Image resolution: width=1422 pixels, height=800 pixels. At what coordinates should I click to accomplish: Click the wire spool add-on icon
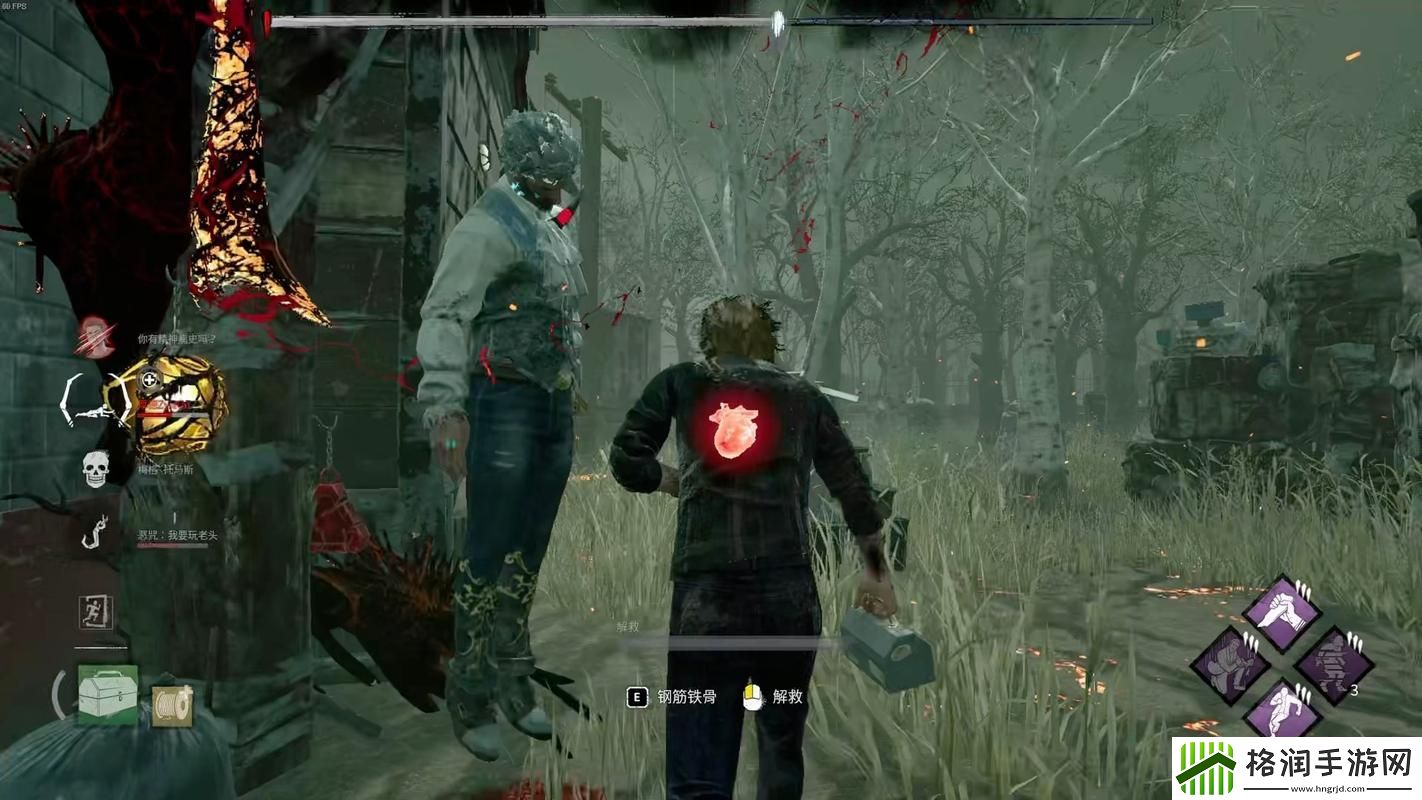171,704
